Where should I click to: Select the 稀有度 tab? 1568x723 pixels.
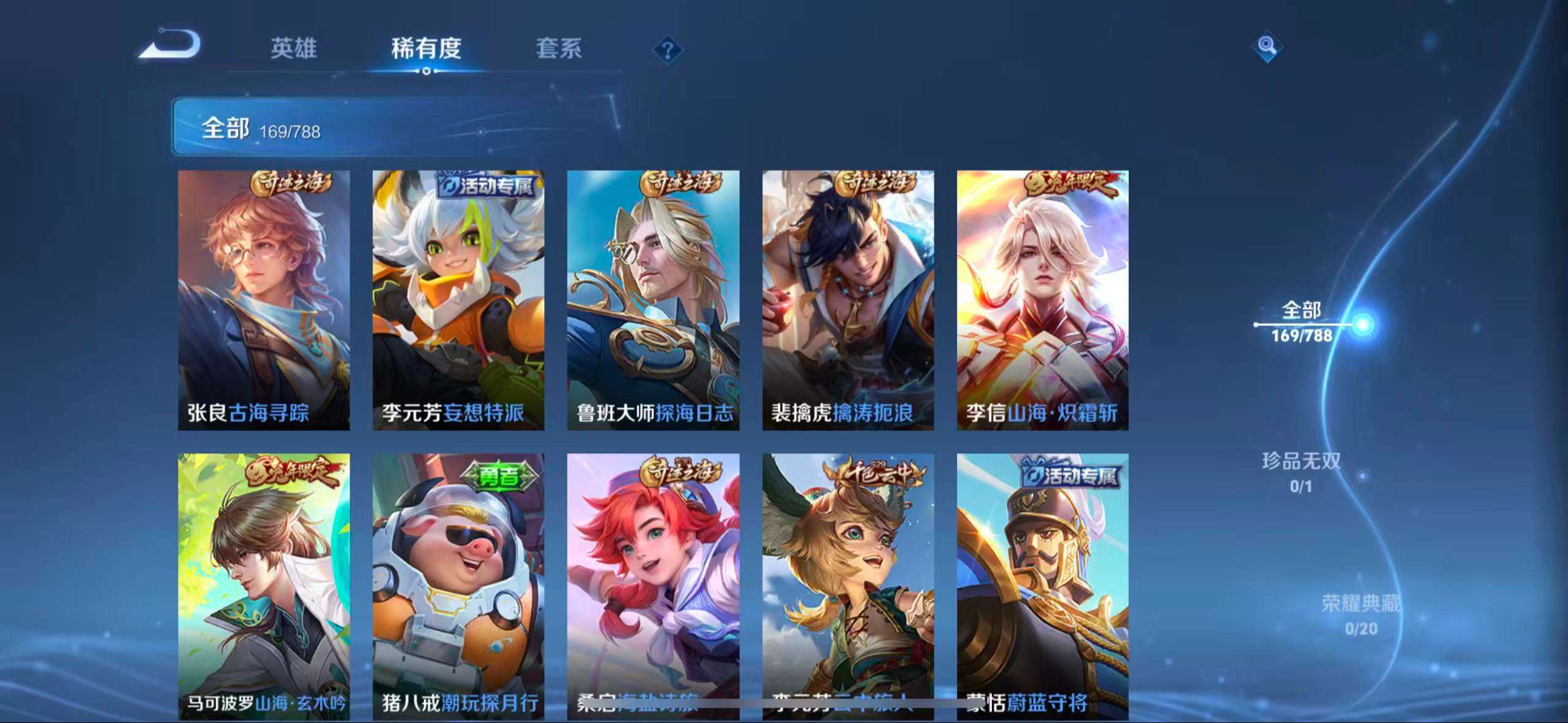pos(426,49)
